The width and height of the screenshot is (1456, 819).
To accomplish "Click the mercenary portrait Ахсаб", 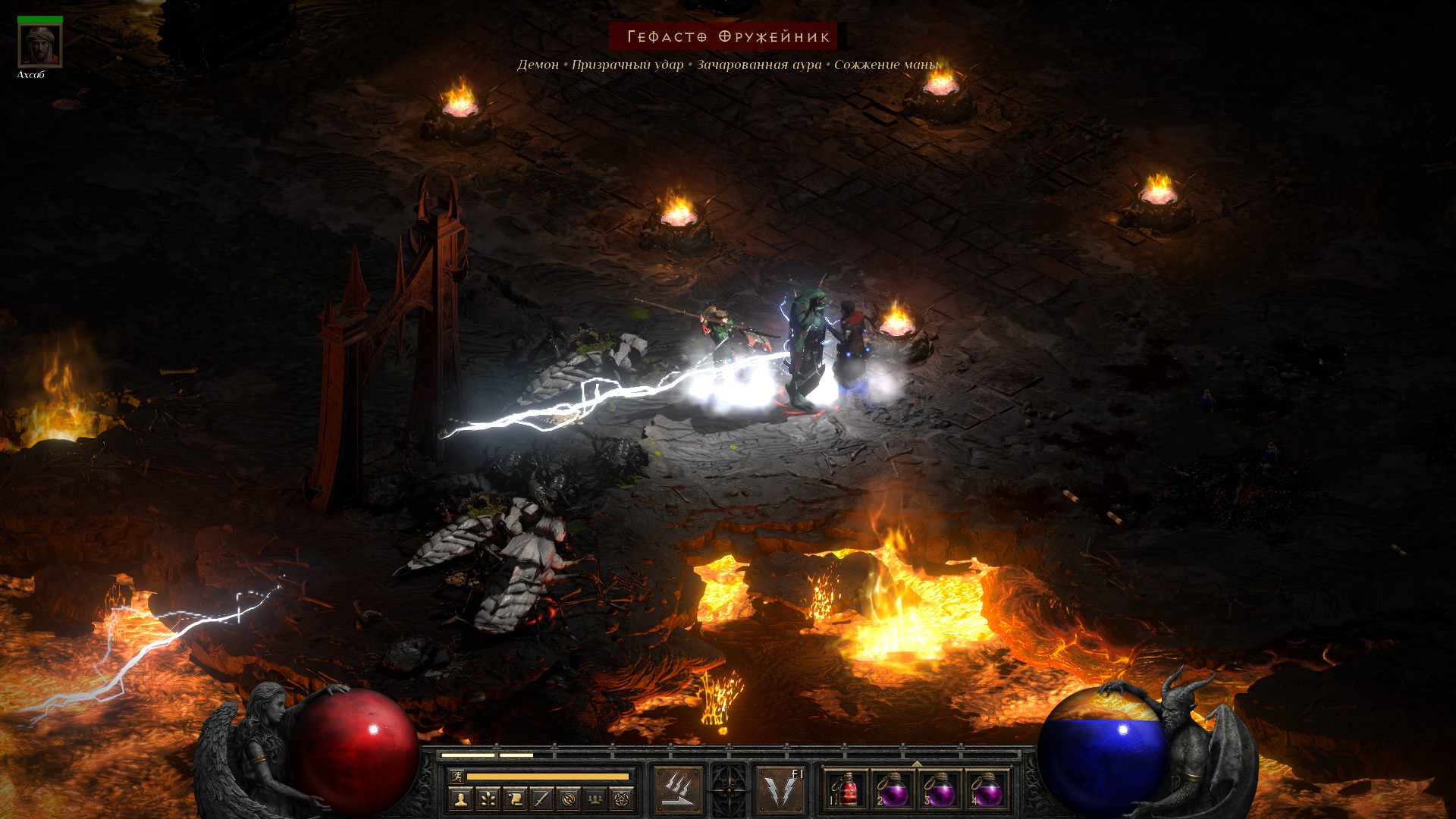I will [x=39, y=45].
